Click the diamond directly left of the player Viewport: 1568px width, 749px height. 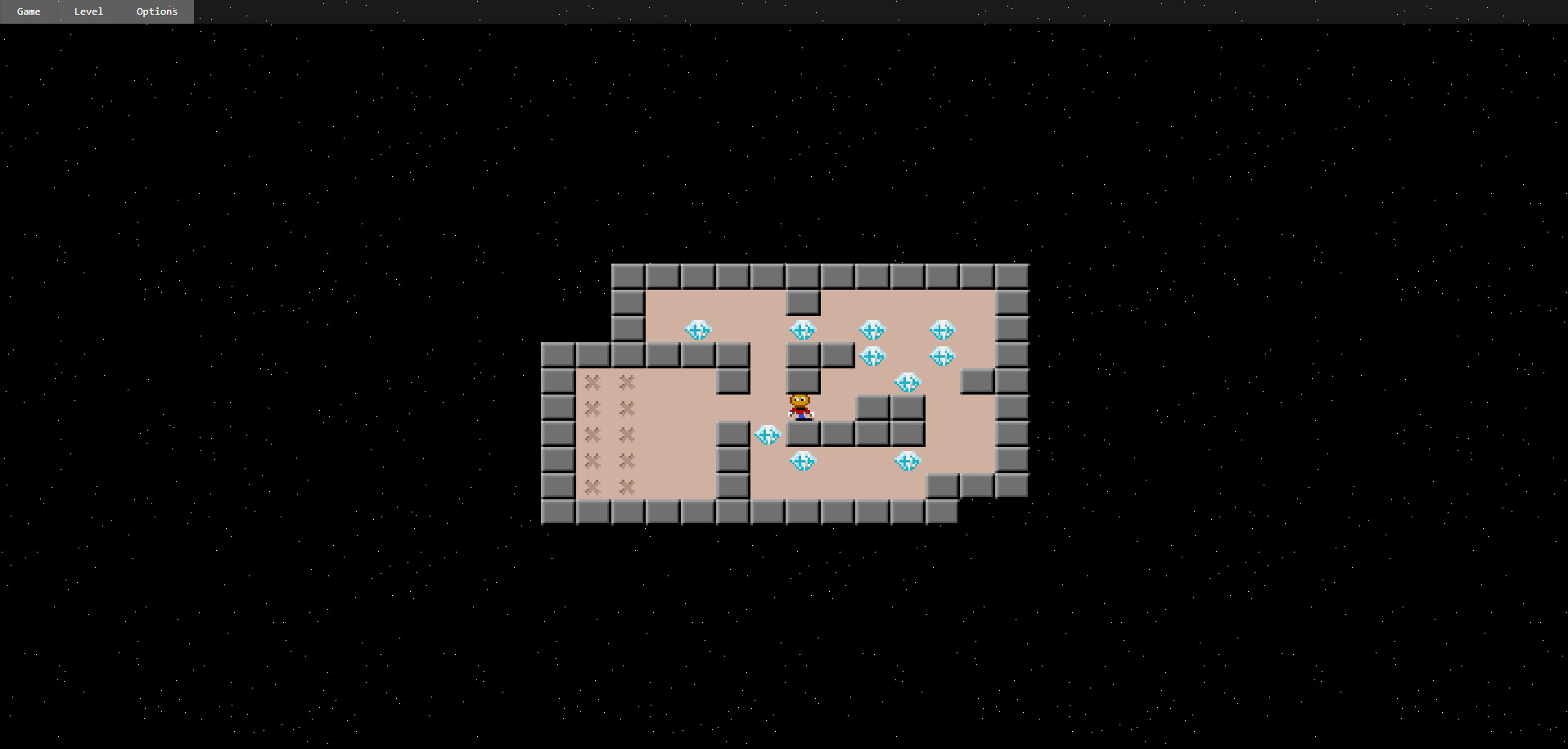[768, 435]
